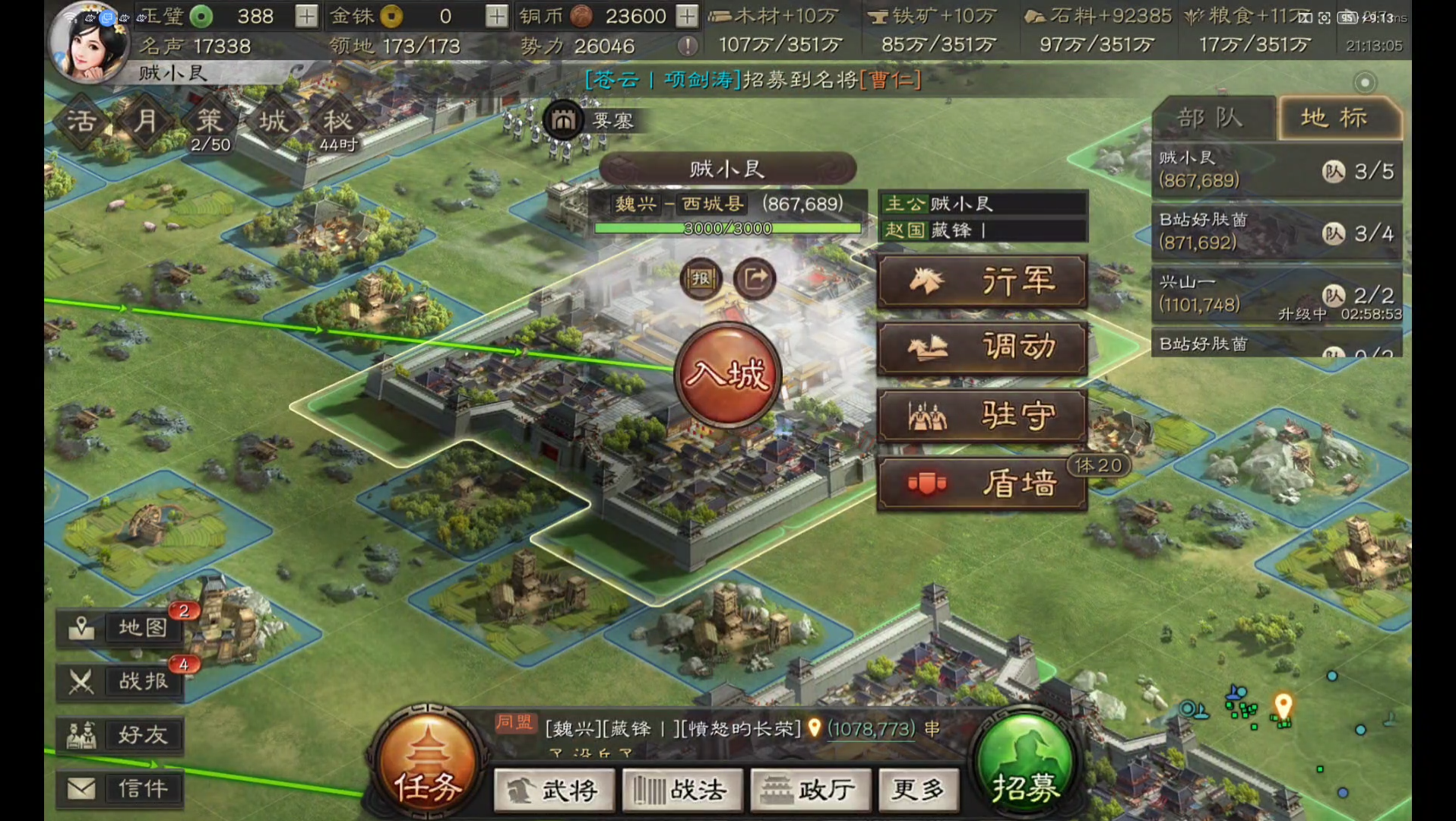Activate the 盾墙 shield wall command
The image size is (1456, 821).
[982, 483]
